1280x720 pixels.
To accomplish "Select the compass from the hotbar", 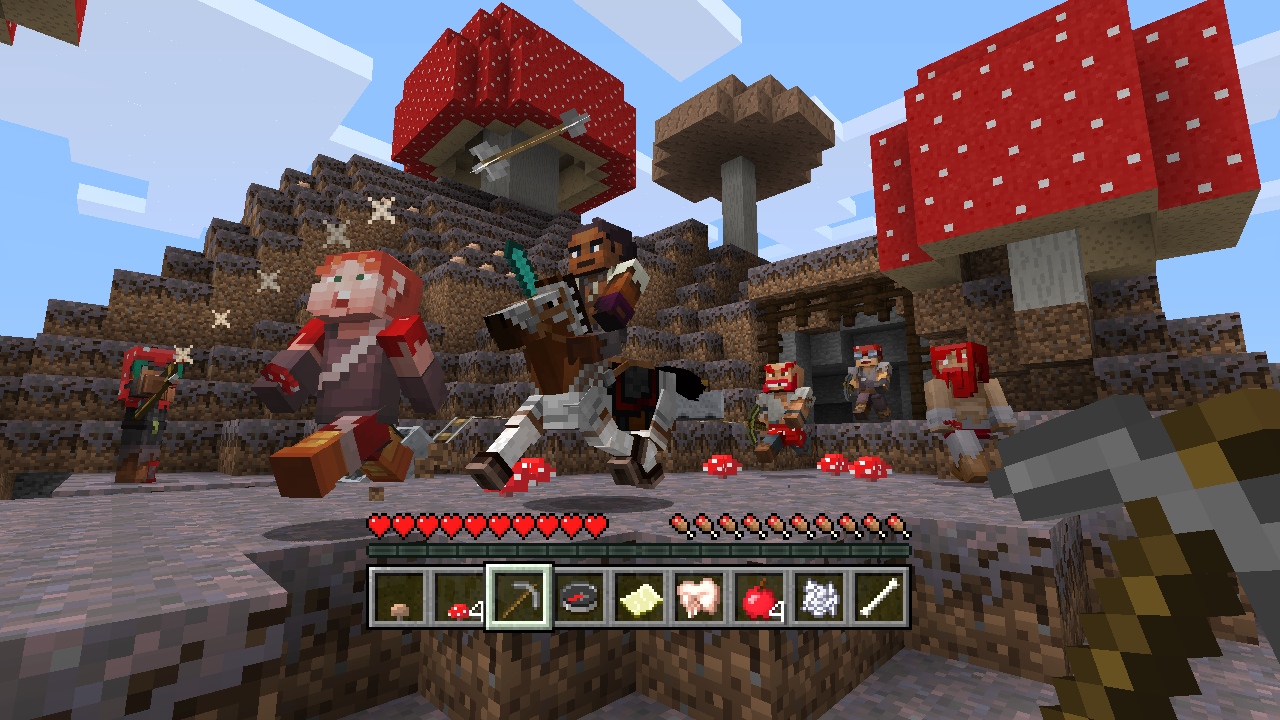I will pos(581,600).
